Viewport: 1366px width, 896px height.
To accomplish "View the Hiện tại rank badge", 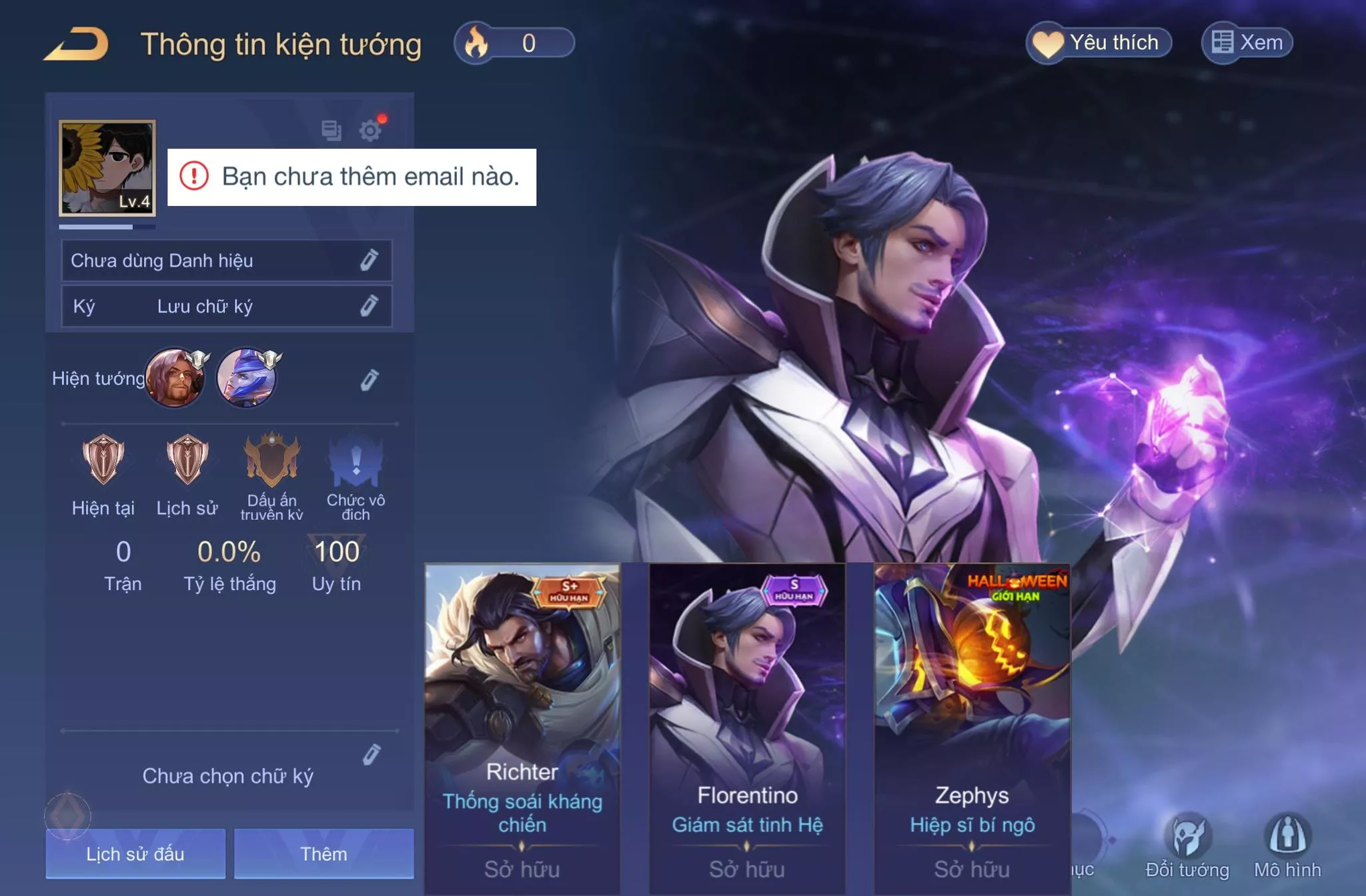I will coord(103,460).
